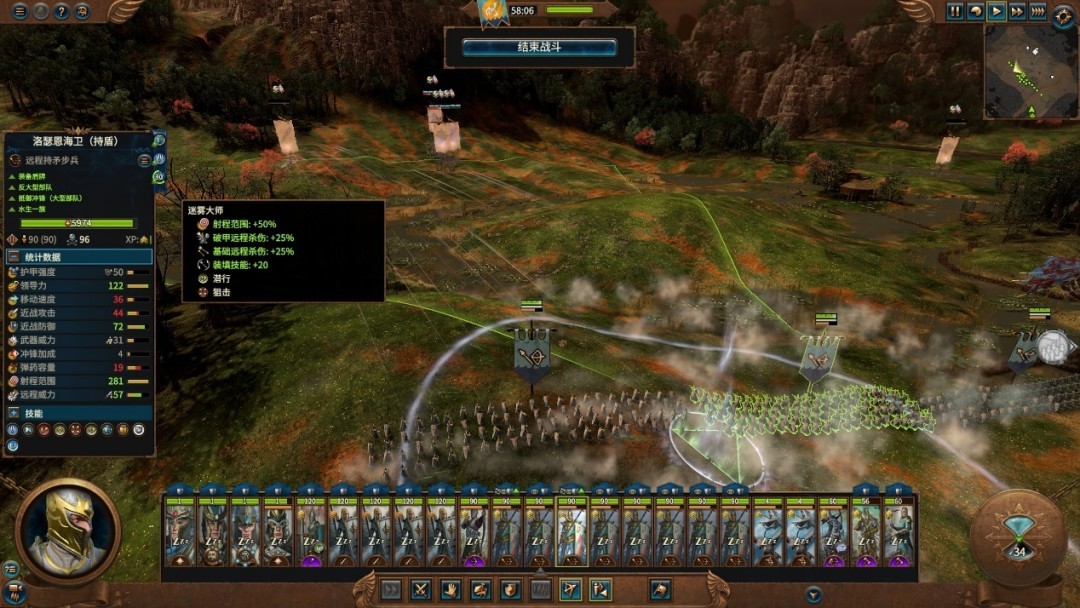This screenshot has width=1080, height=608.
Task: Toggle the fire-at-will bow button
Action: (x=571, y=590)
